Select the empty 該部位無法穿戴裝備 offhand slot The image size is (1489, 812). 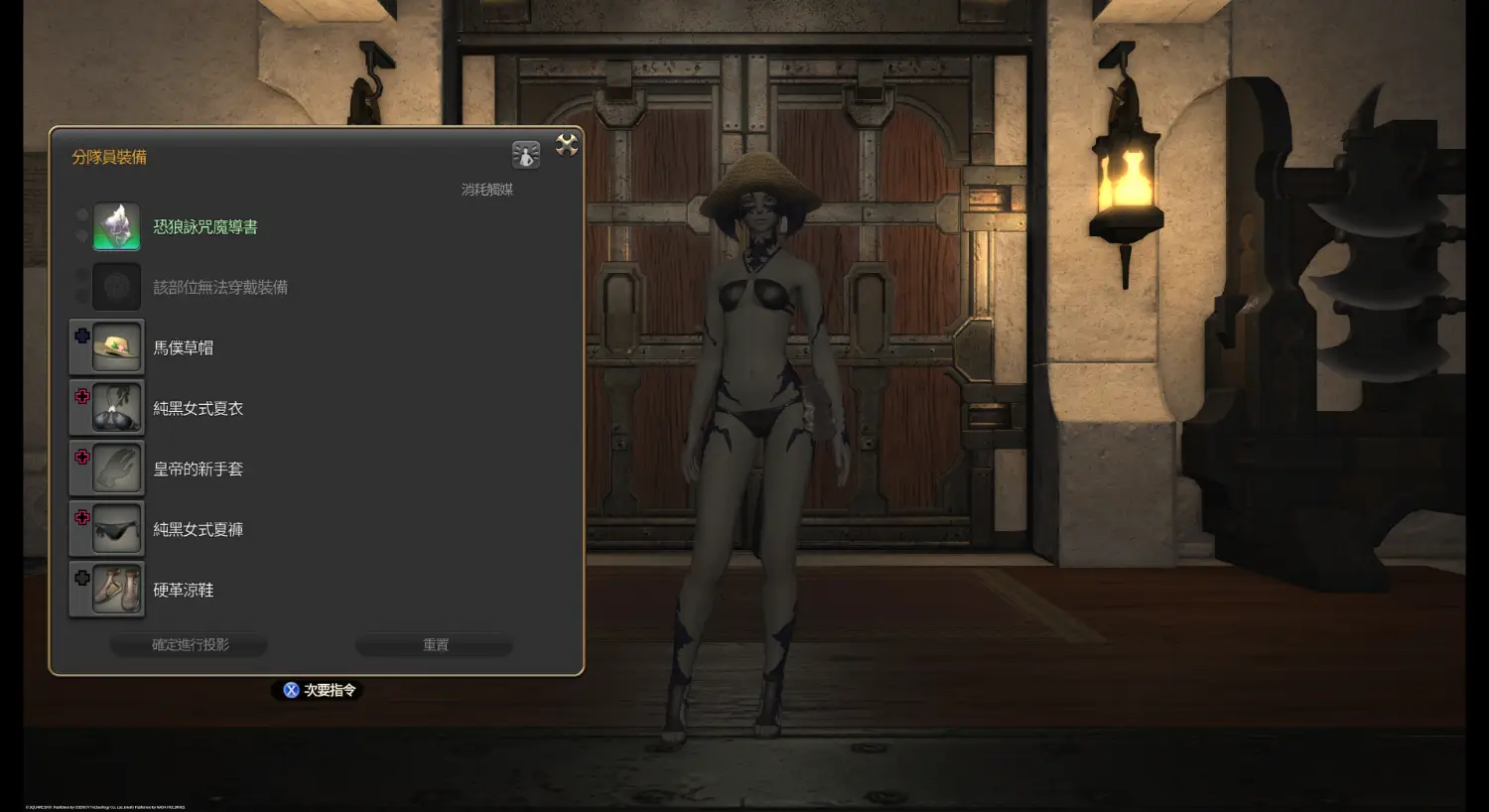[117, 288]
